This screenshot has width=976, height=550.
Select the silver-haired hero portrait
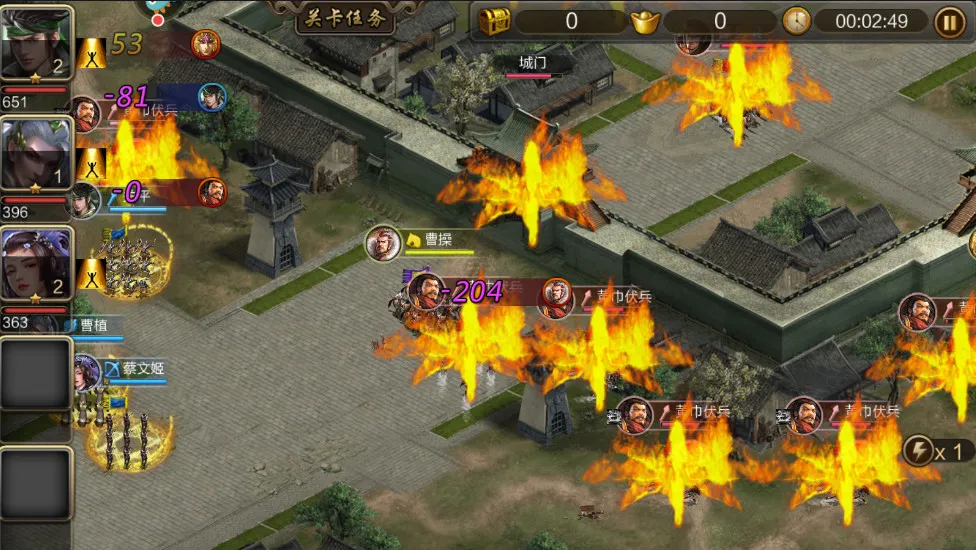(x=36, y=153)
